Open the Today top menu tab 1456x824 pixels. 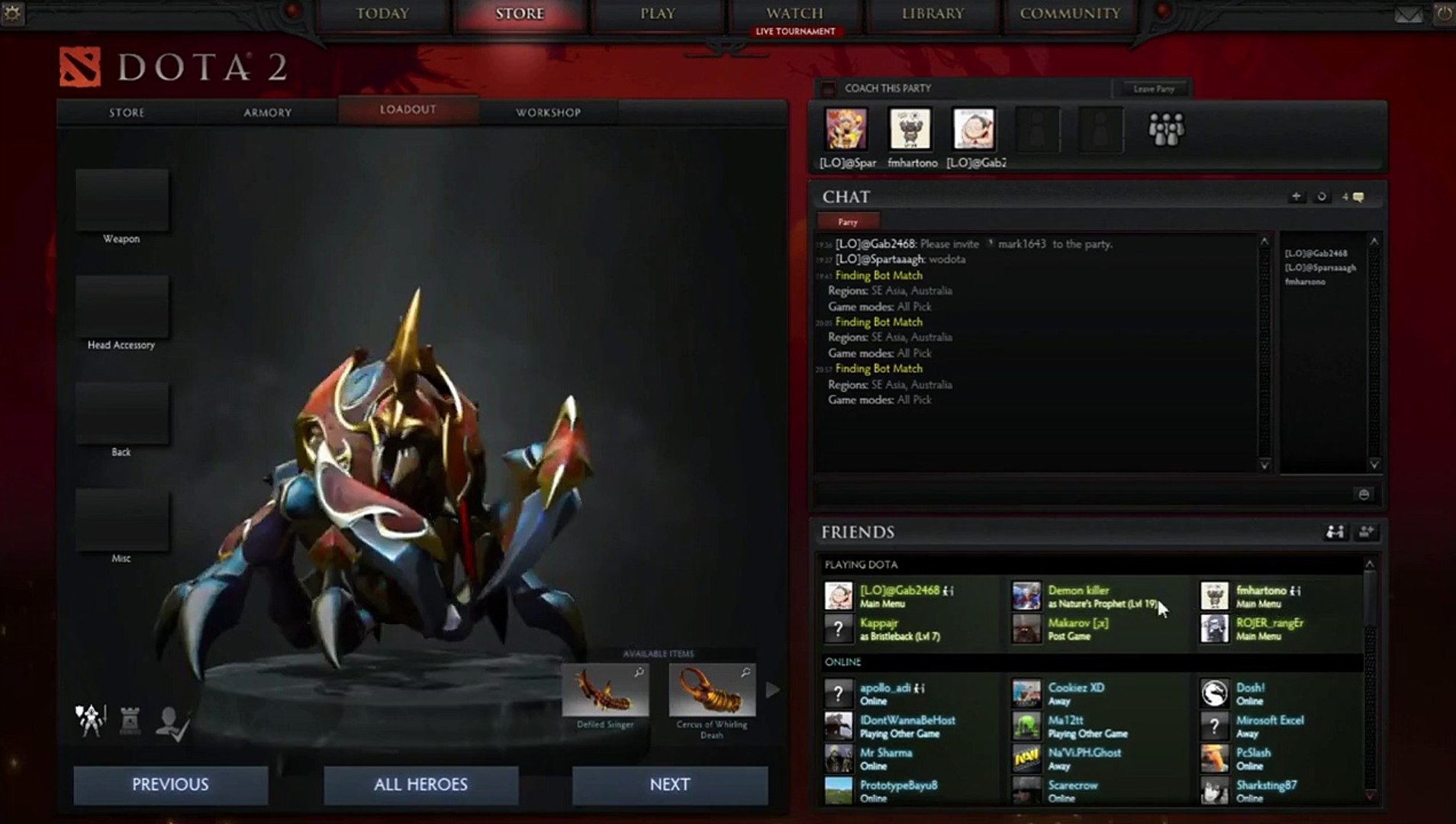click(x=382, y=14)
